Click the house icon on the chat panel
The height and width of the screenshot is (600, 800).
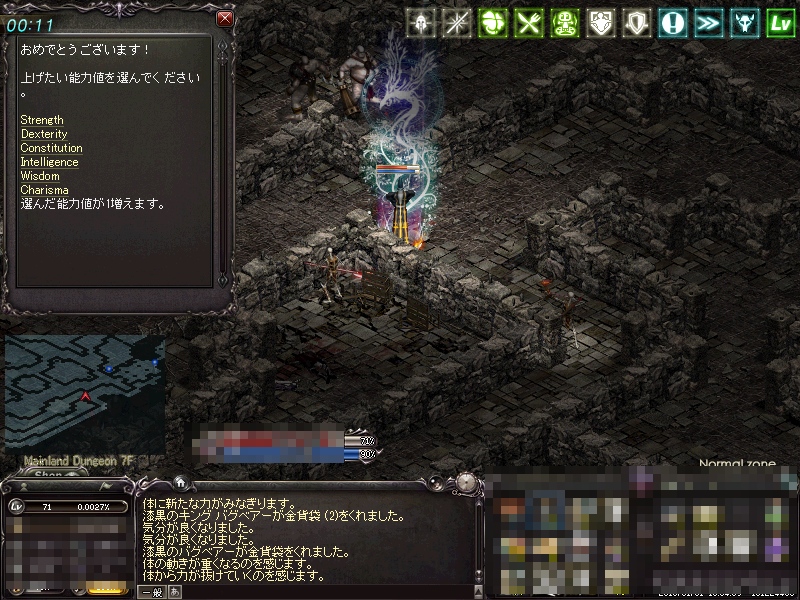(x=179, y=480)
